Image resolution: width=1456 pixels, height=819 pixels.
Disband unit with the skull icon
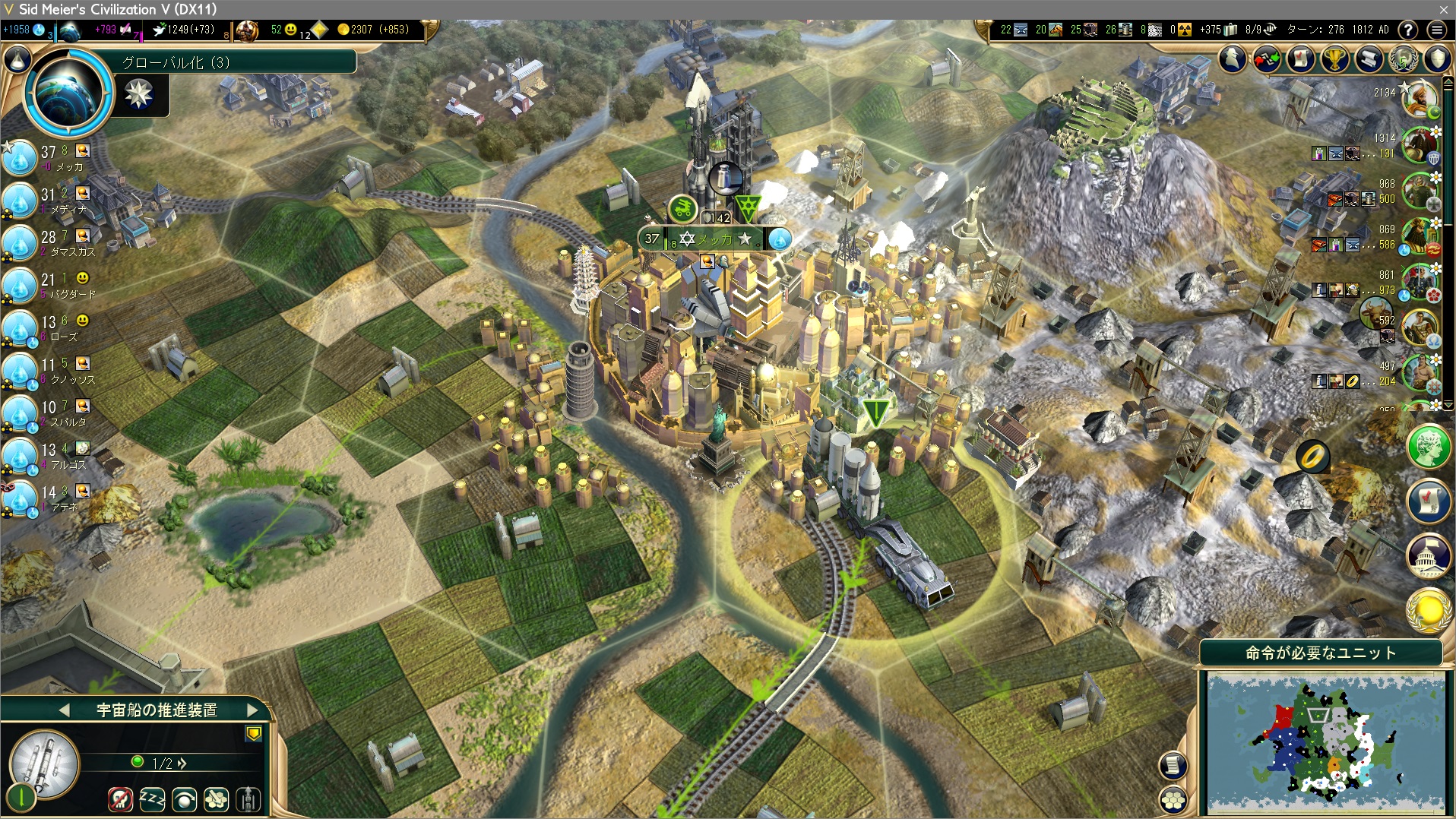pos(119,798)
